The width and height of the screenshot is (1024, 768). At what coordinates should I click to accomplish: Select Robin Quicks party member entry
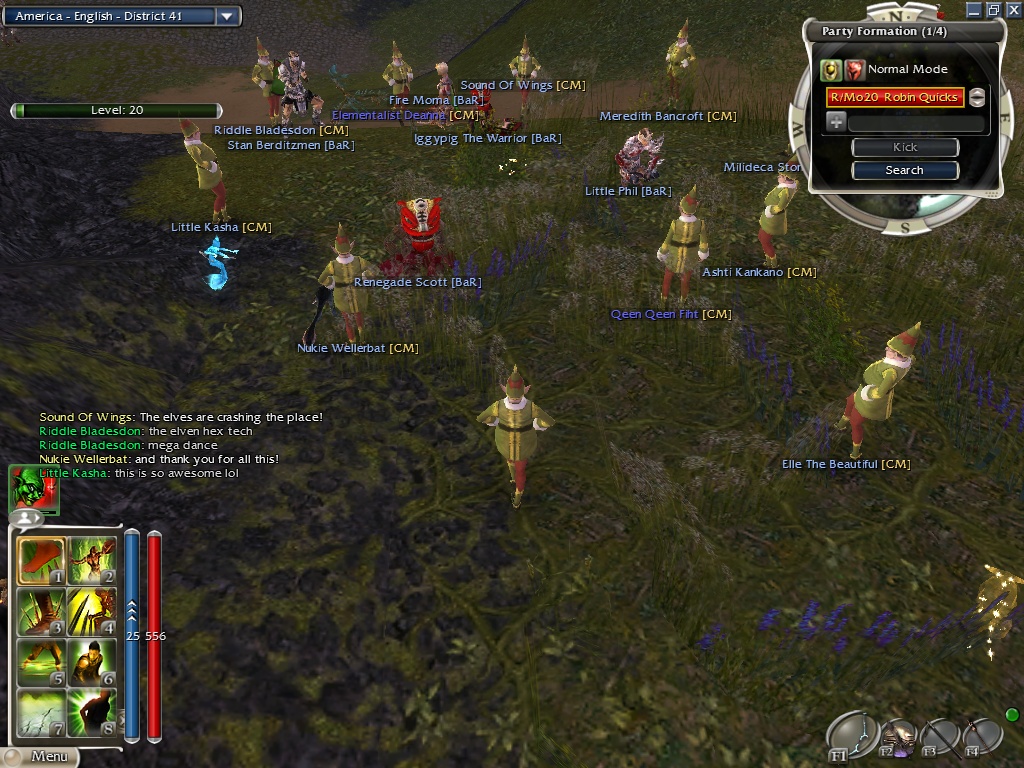click(895, 97)
